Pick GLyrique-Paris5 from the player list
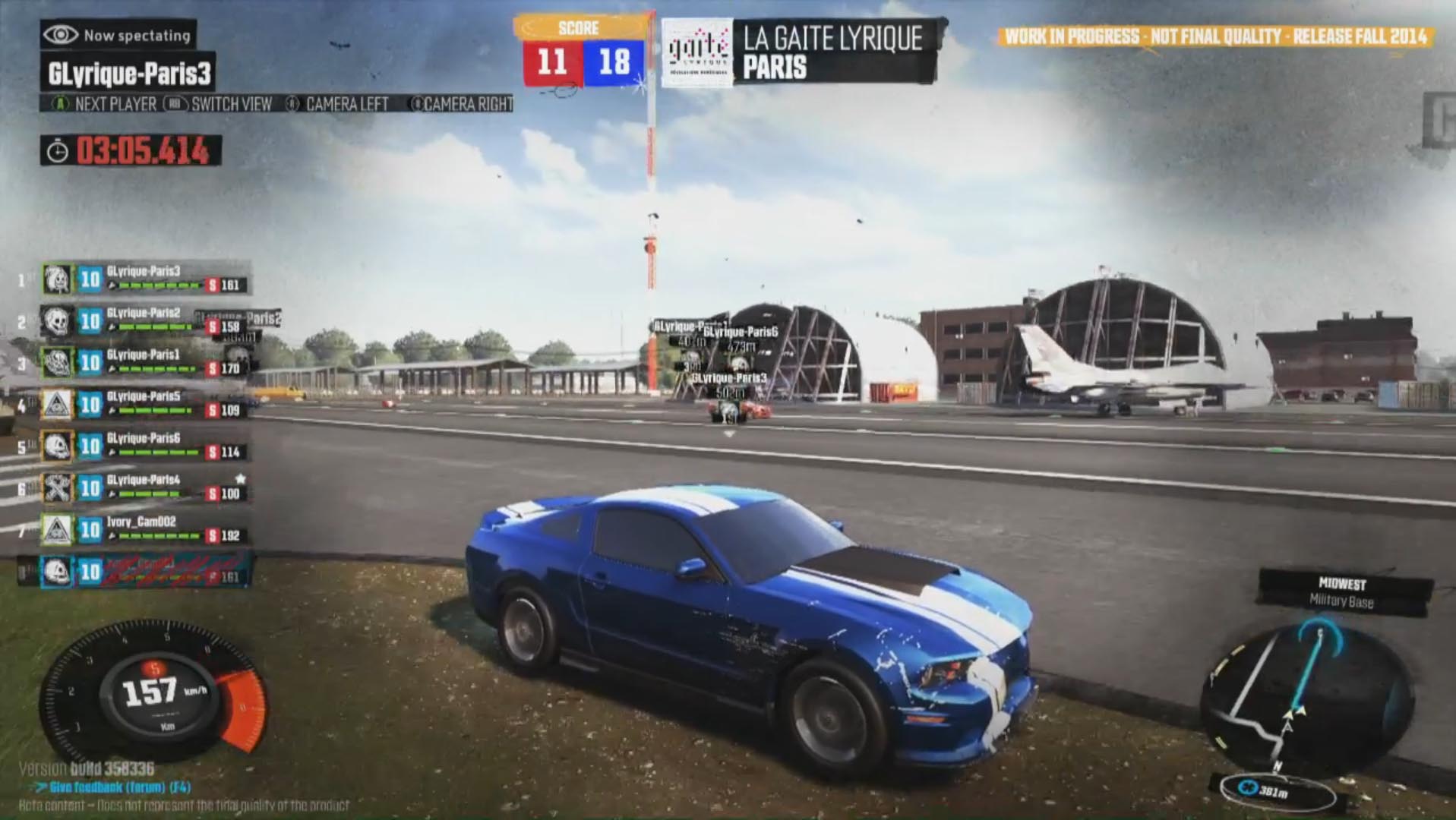 tap(144, 405)
